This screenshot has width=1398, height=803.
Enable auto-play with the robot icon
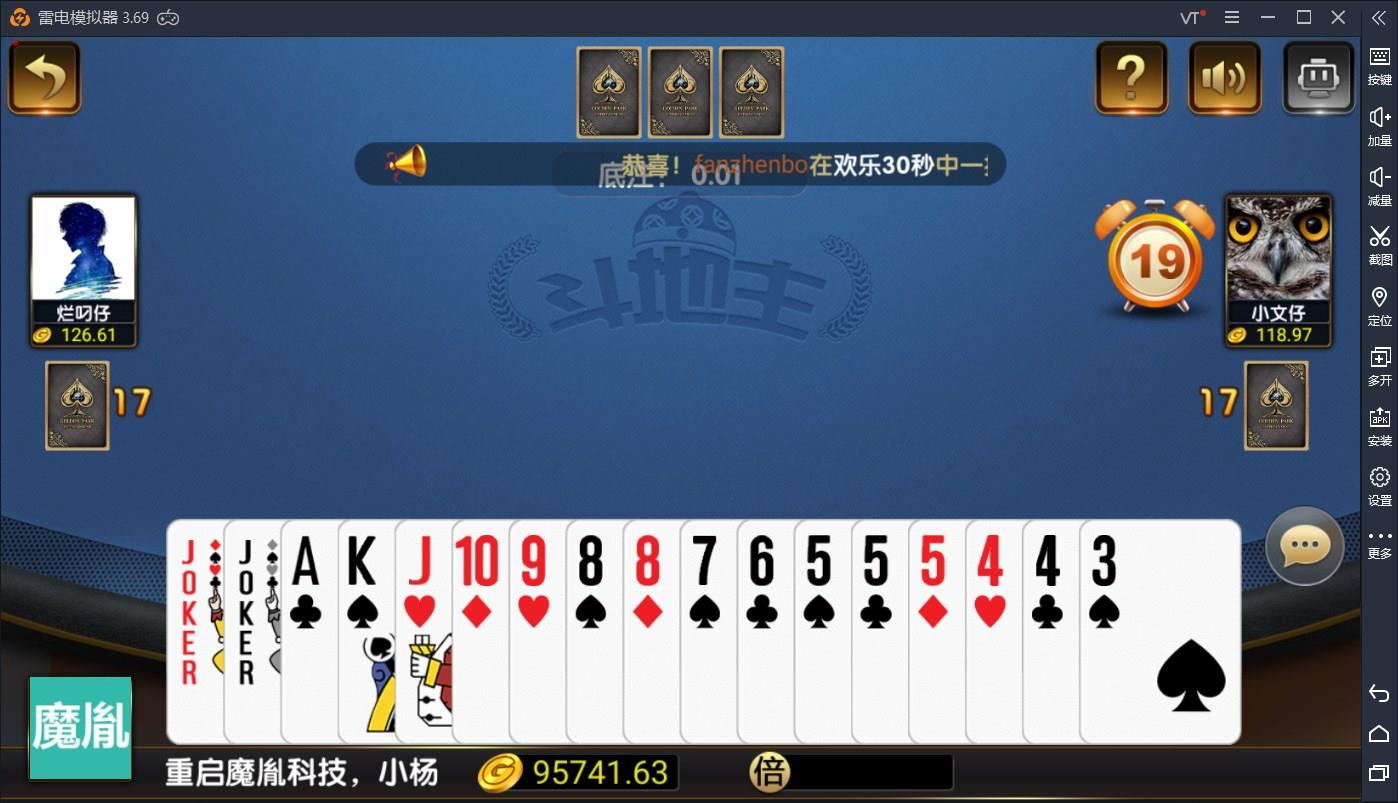point(1317,77)
